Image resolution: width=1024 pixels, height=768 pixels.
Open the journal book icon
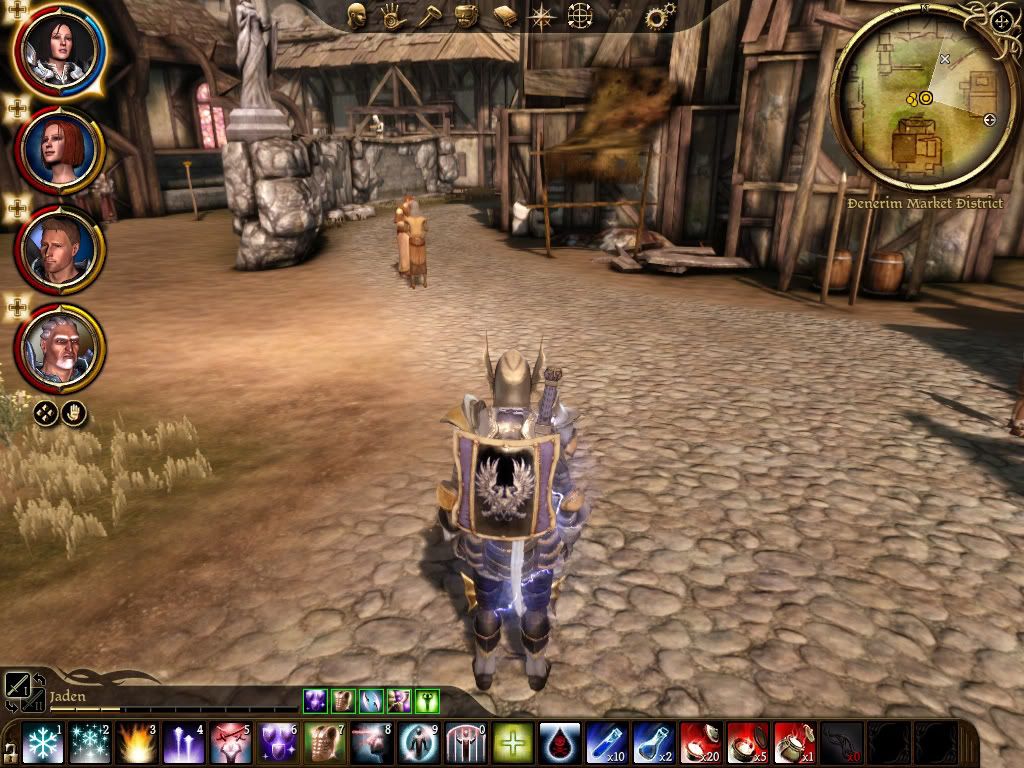pos(504,15)
